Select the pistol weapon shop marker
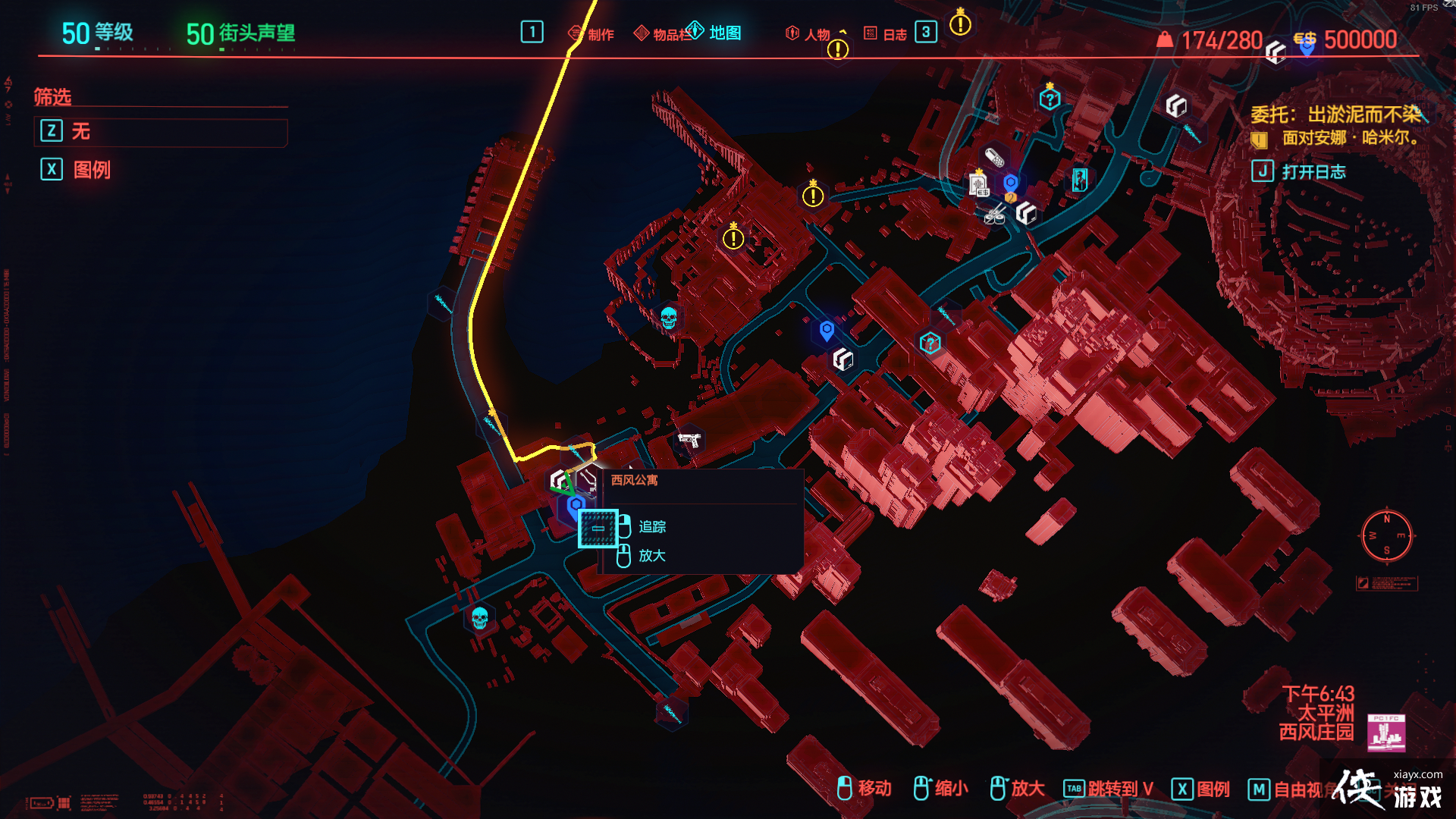Screen dimensions: 1456x819 [689, 440]
